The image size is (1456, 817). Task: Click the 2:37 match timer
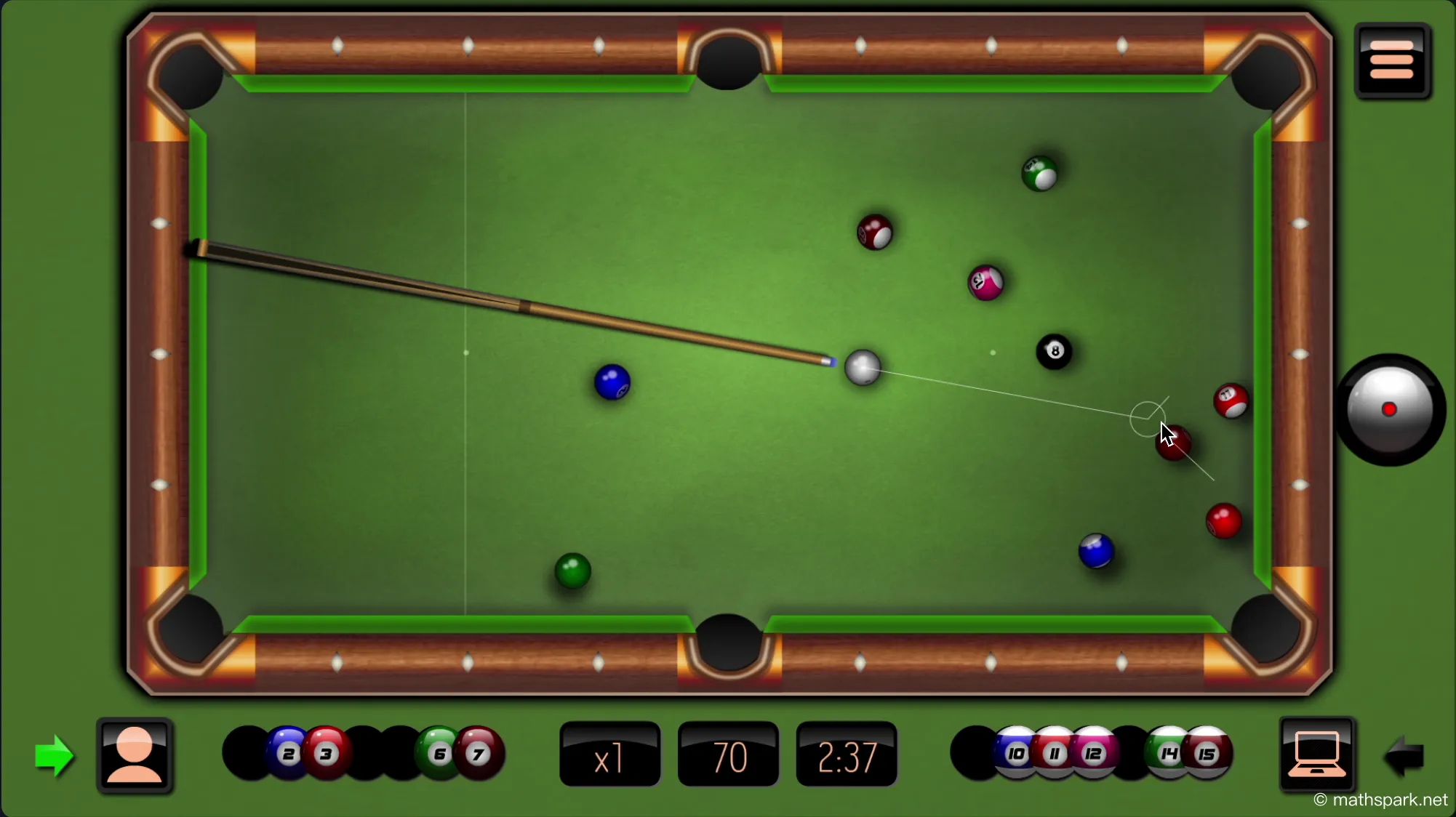(847, 756)
